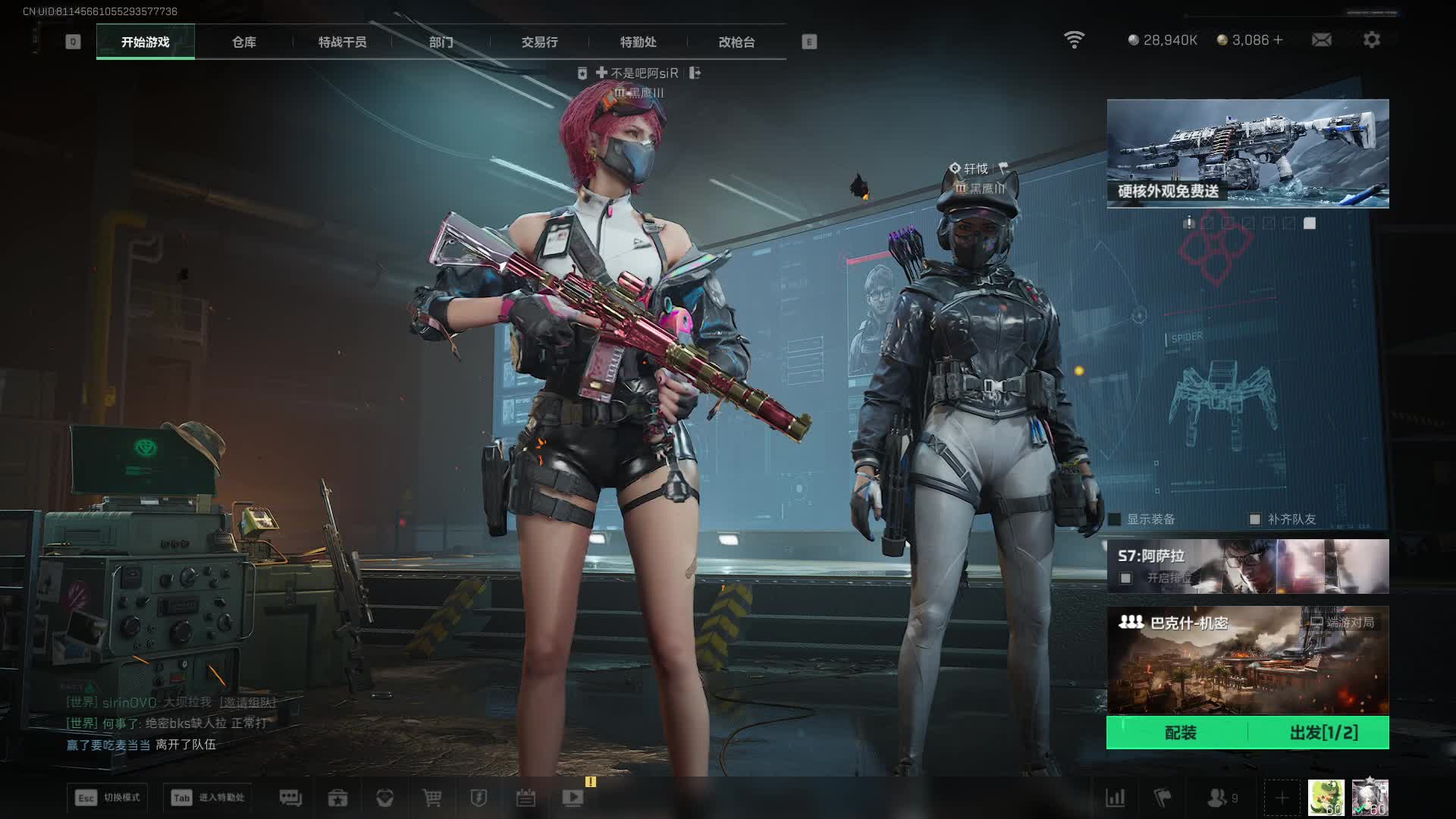Open settings via the gear icon

1372,39
